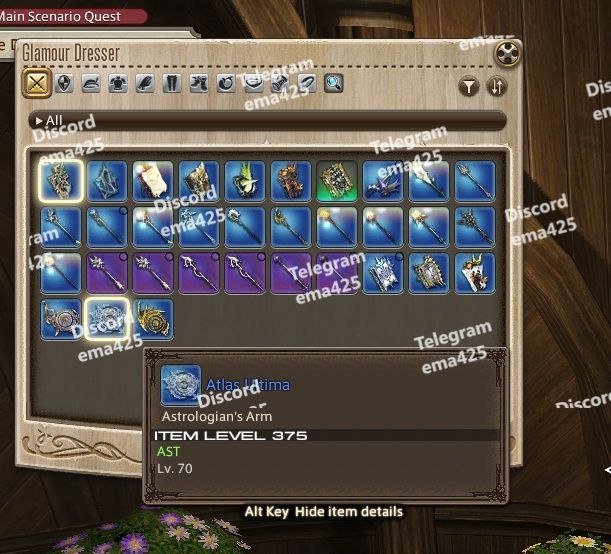Image resolution: width=611 pixels, height=554 pixels.
Task: Open the search magnifying glass tab
Action: (x=333, y=84)
